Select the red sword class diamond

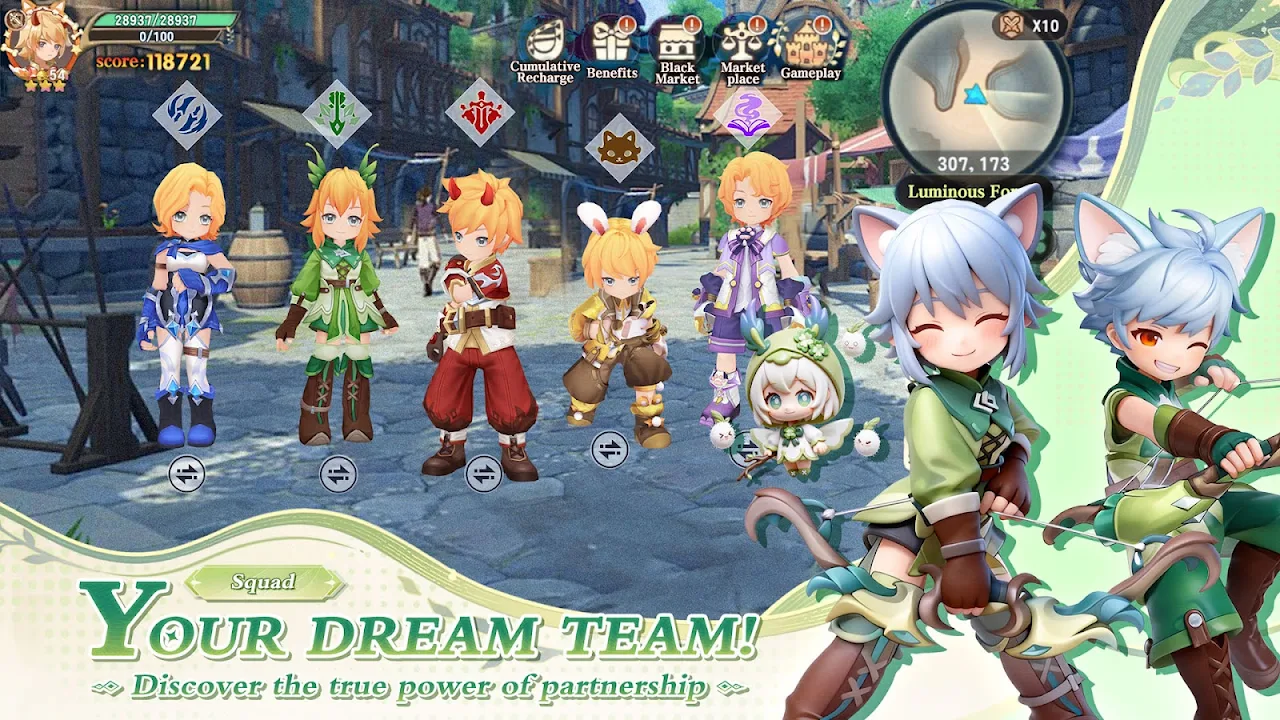point(480,112)
